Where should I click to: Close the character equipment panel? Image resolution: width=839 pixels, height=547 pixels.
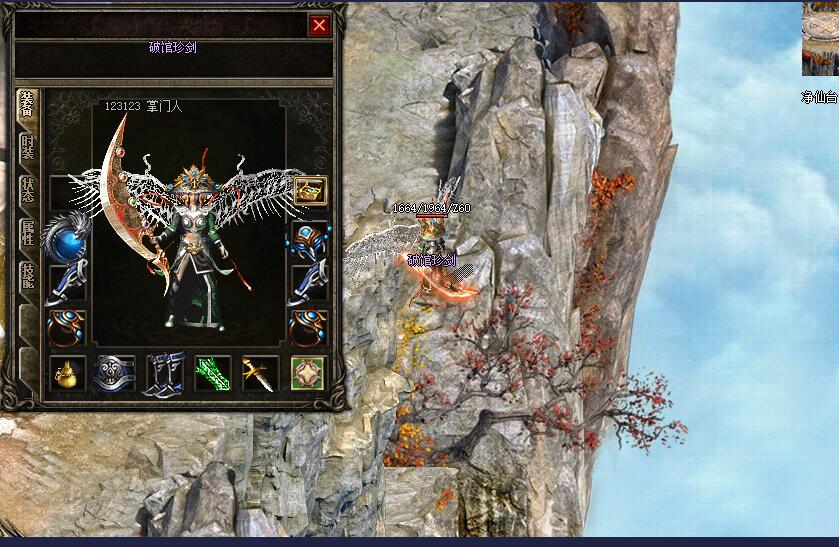320,26
